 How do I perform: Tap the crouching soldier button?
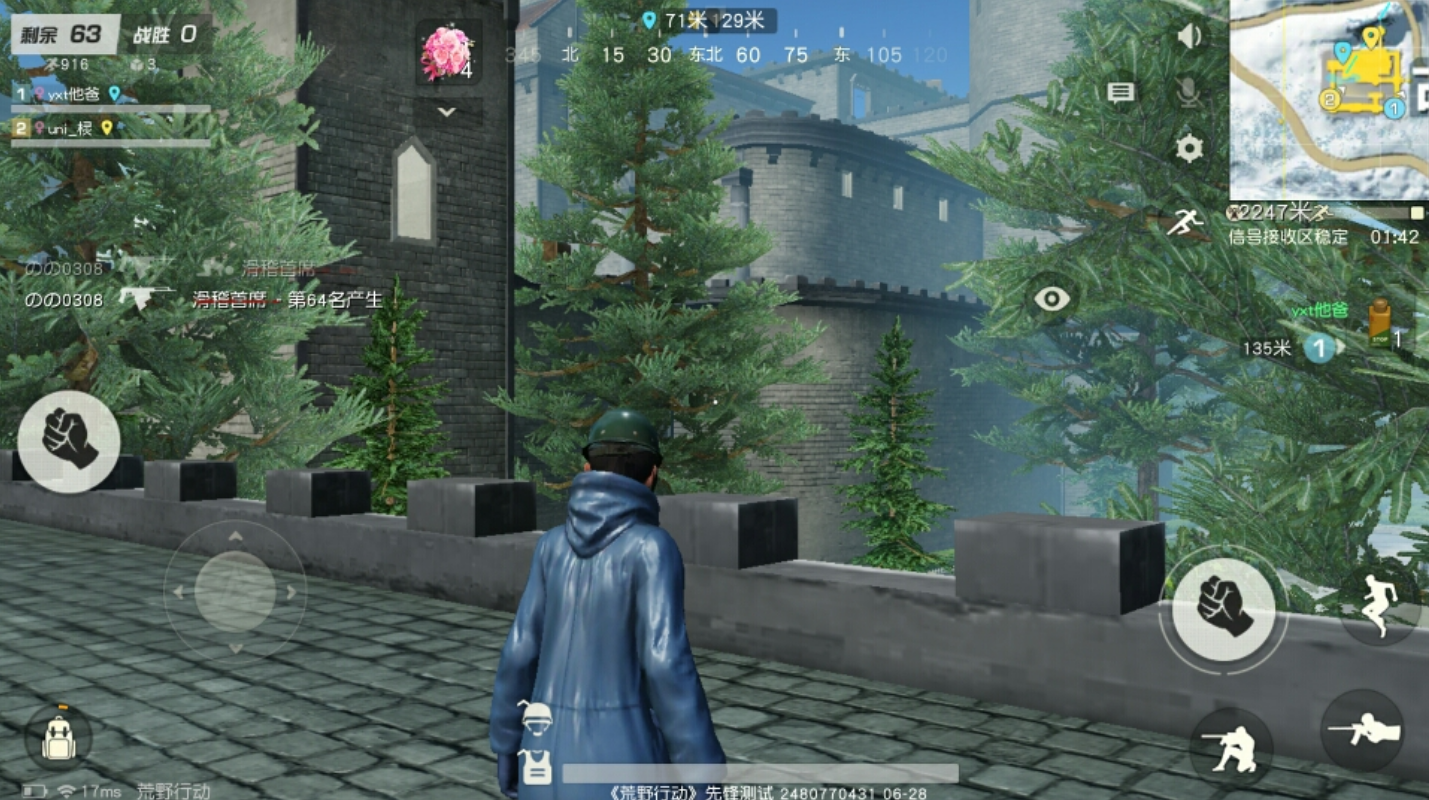(1230, 747)
